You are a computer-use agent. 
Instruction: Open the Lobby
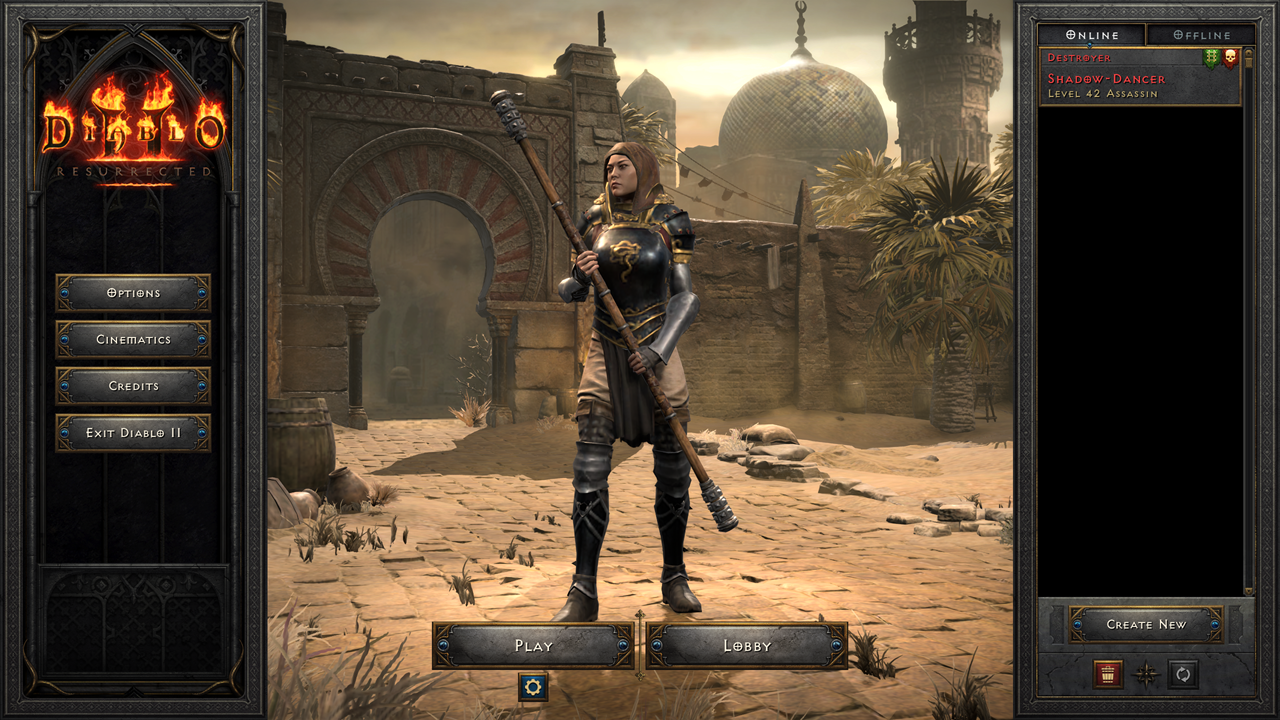[747, 646]
